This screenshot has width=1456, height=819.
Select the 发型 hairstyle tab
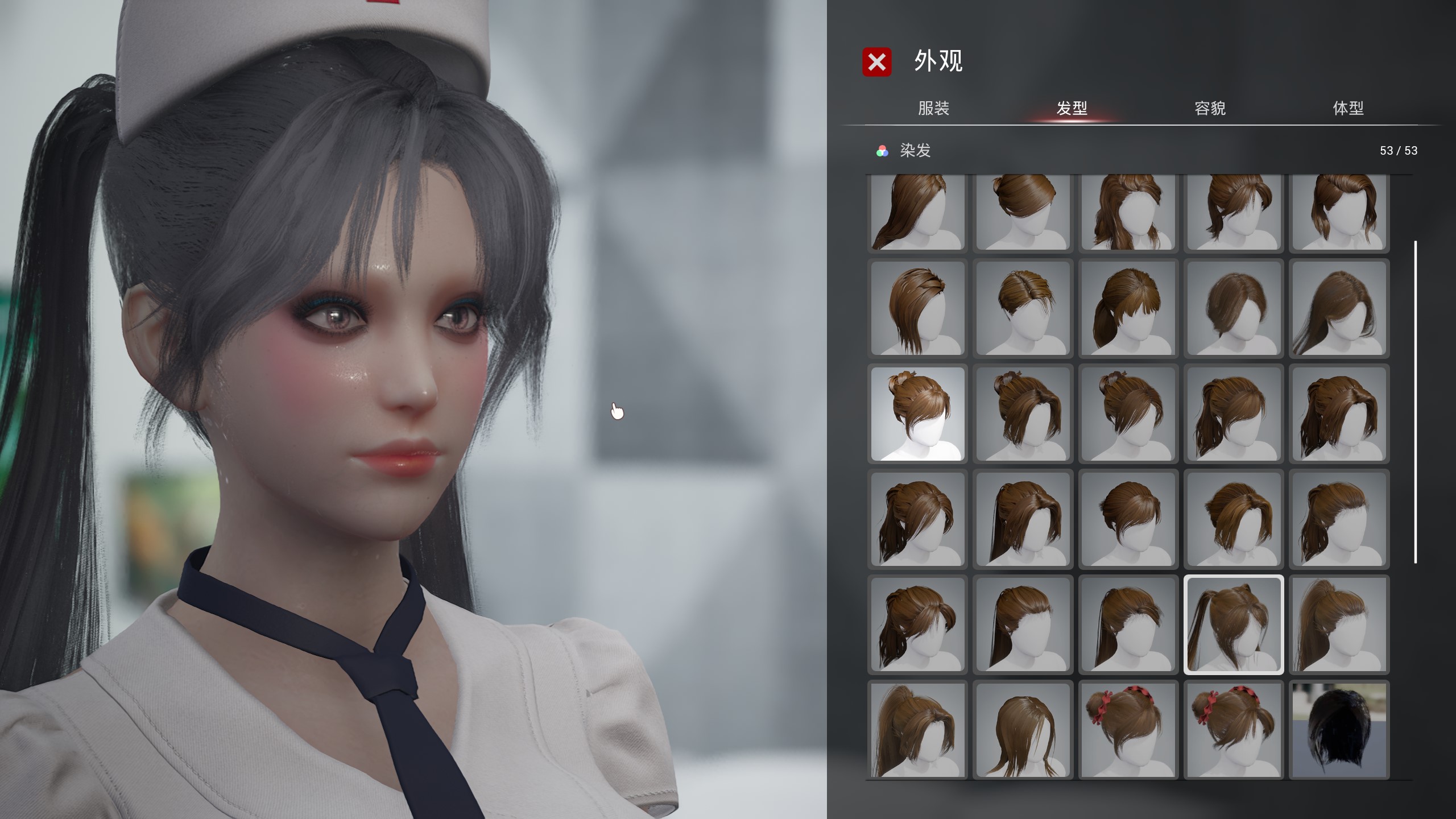coord(1072,108)
